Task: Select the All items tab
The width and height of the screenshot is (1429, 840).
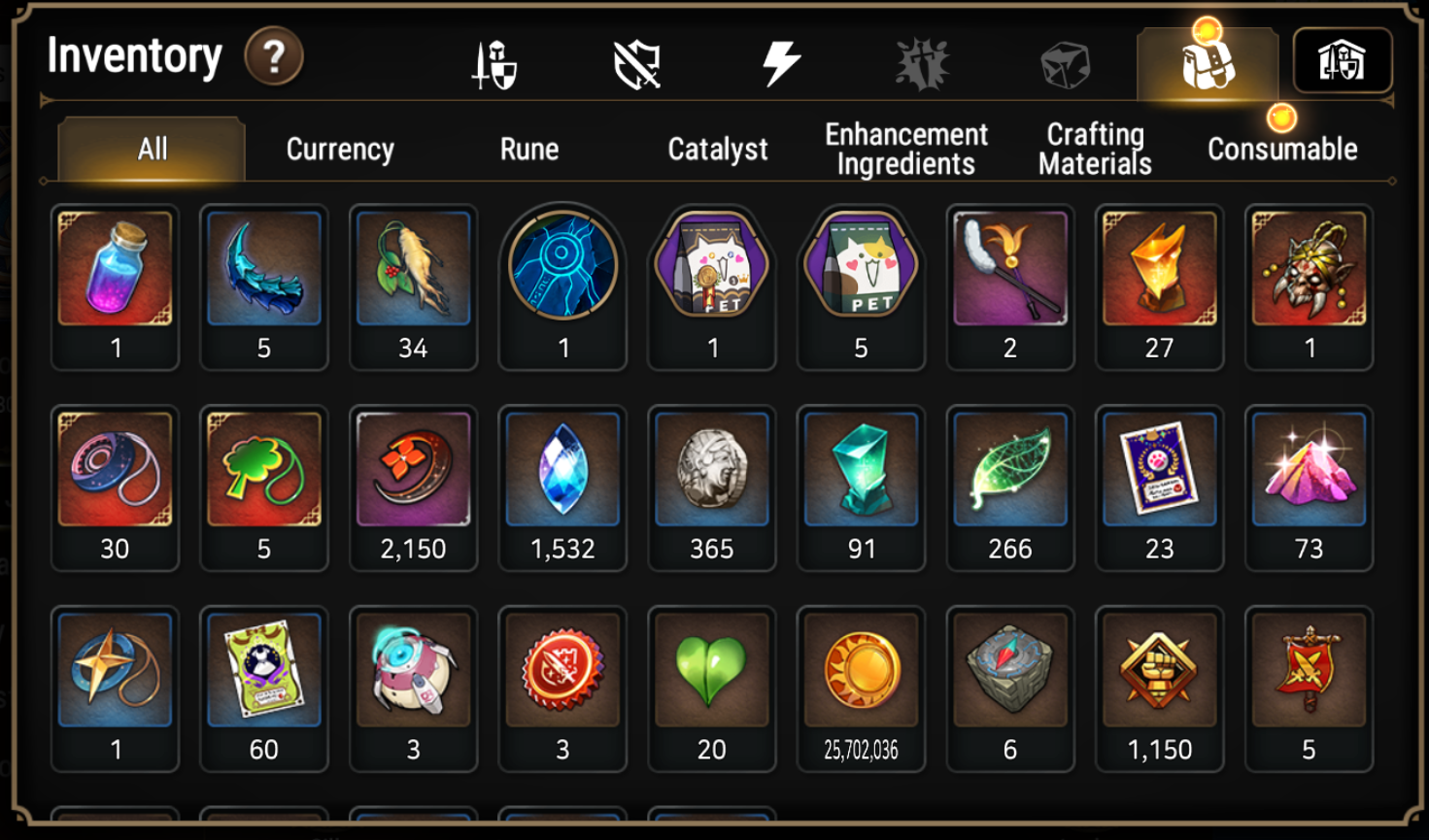Action: click(x=153, y=150)
